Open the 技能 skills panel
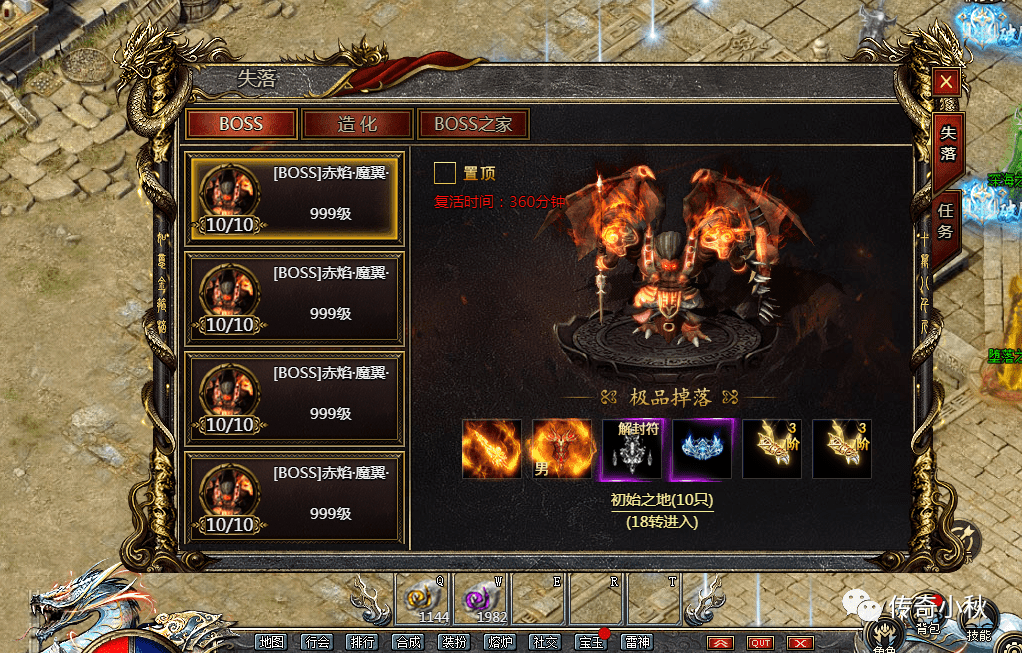1022x653 pixels. pyautogui.click(x=978, y=632)
